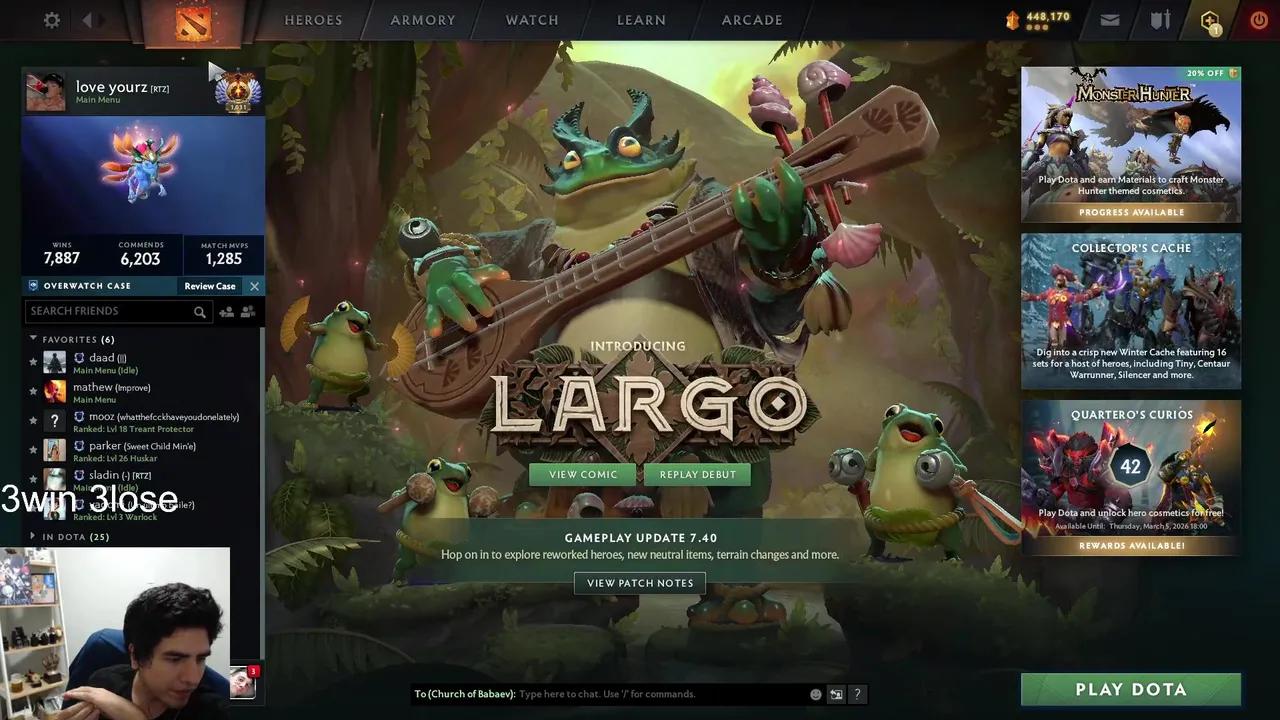Open the settings gear menu
Viewport: 1280px width, 720px height.
51,20
